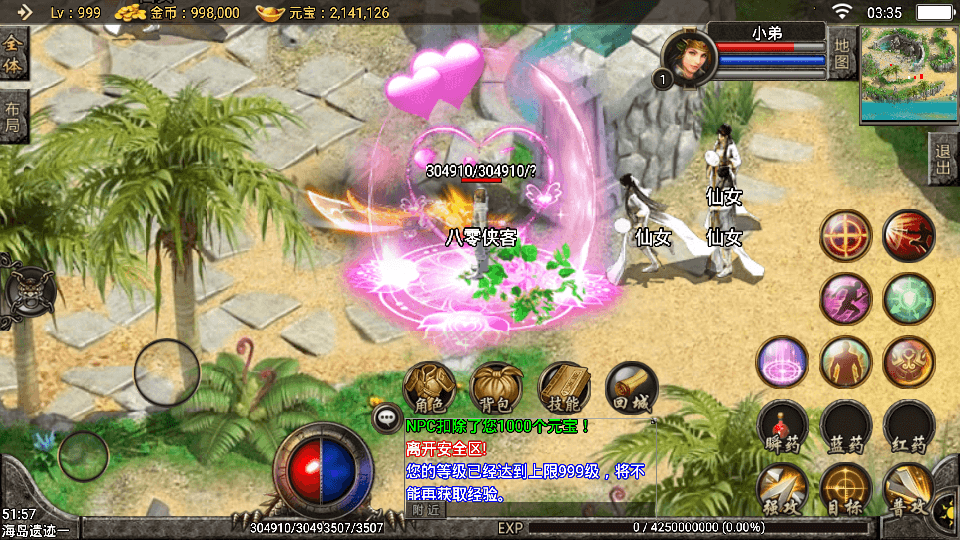
Task: Activate the red flying-kick skill
Action: 909,236
